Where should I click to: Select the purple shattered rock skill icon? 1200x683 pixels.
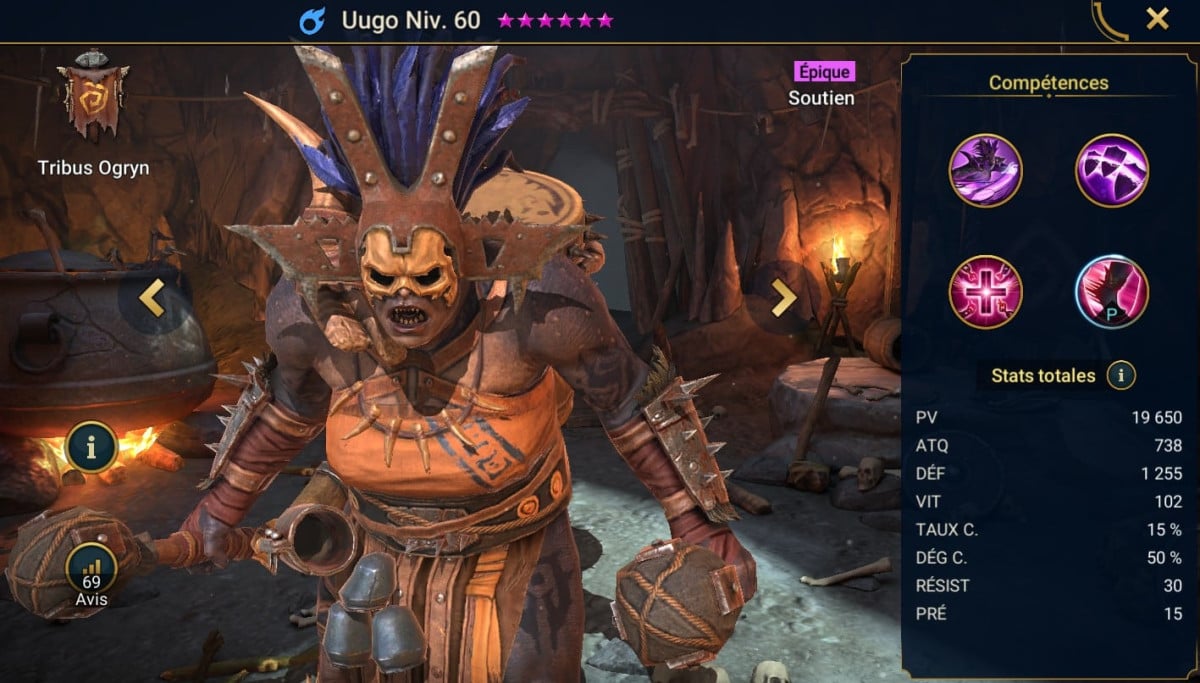pyautogui.click(x=1111, y=170)
